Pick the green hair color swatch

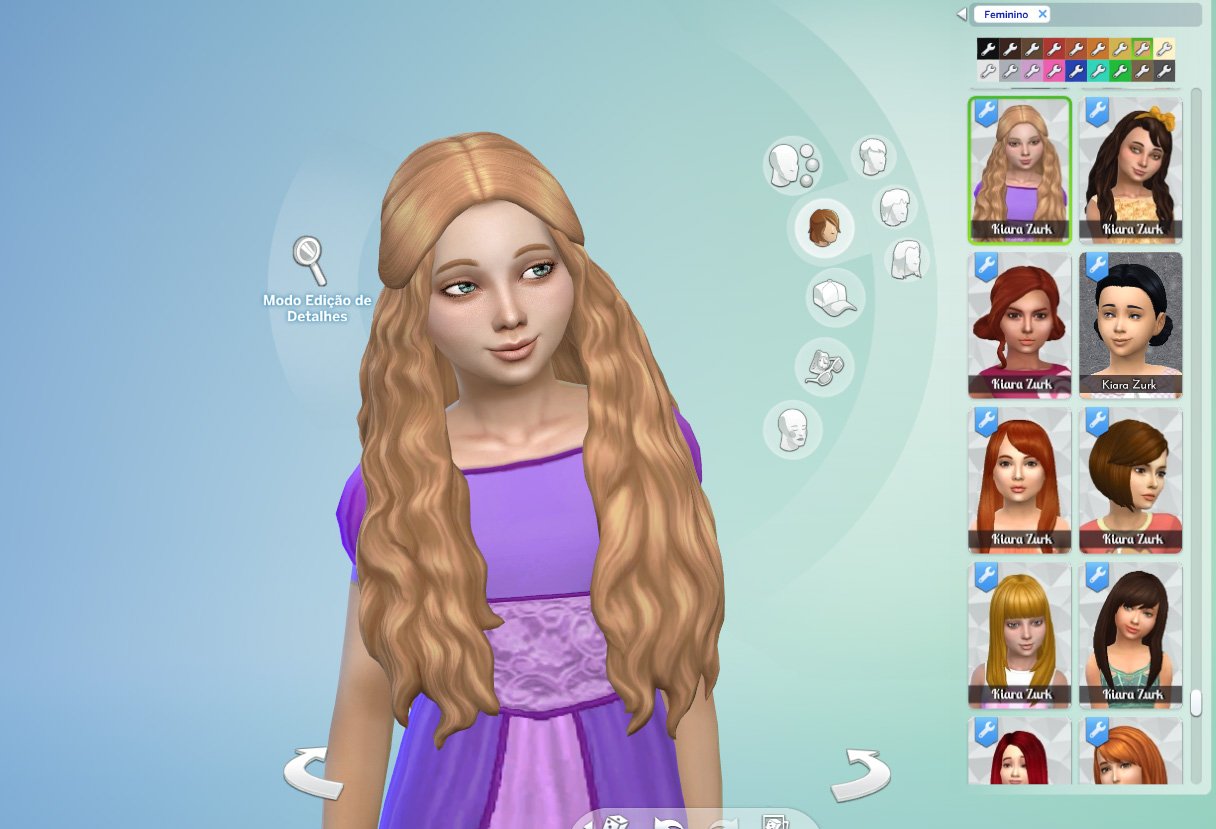click(x=1120, y=71)
